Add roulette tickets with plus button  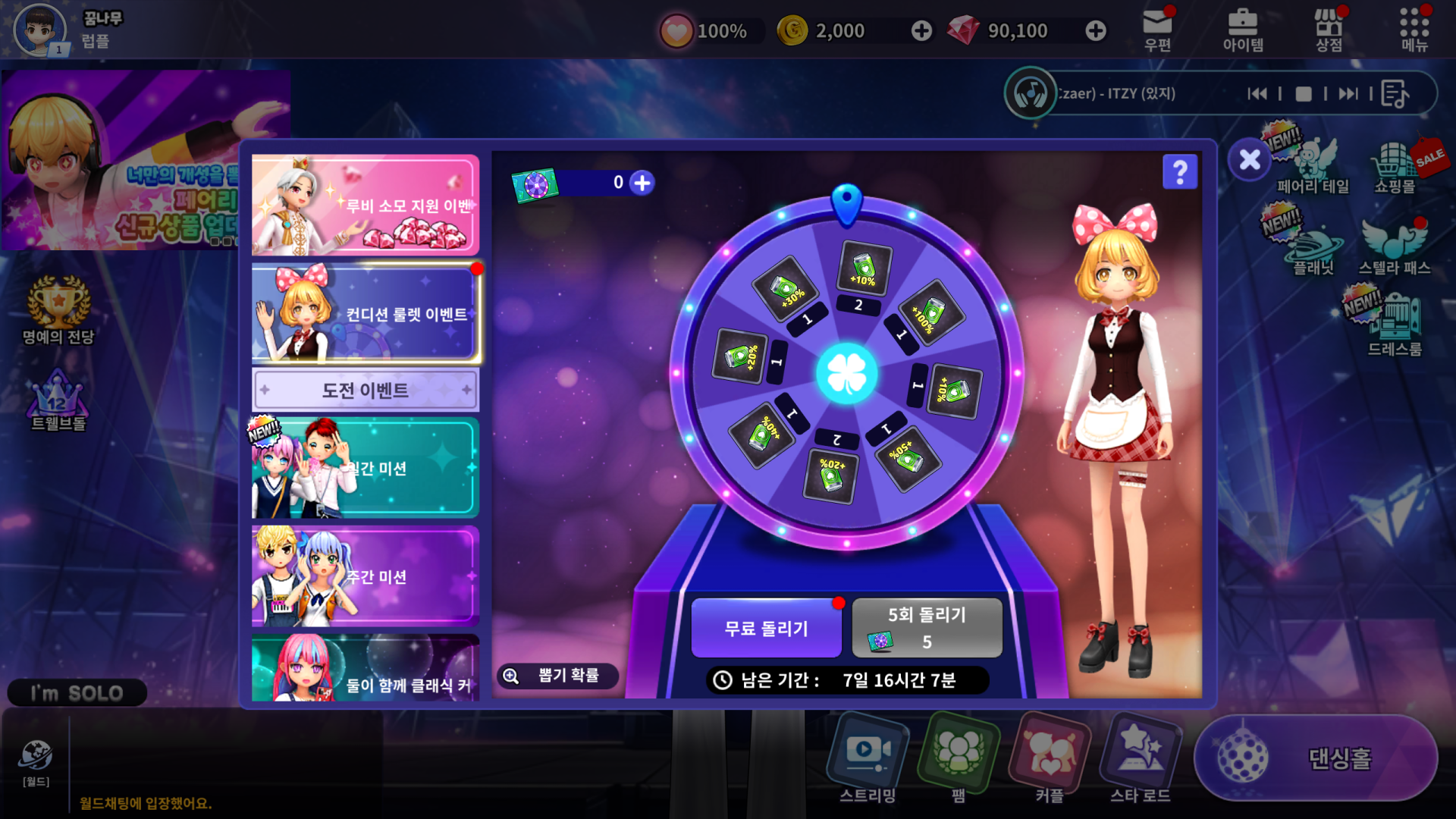pyautogui.click(x=642, y=183)
